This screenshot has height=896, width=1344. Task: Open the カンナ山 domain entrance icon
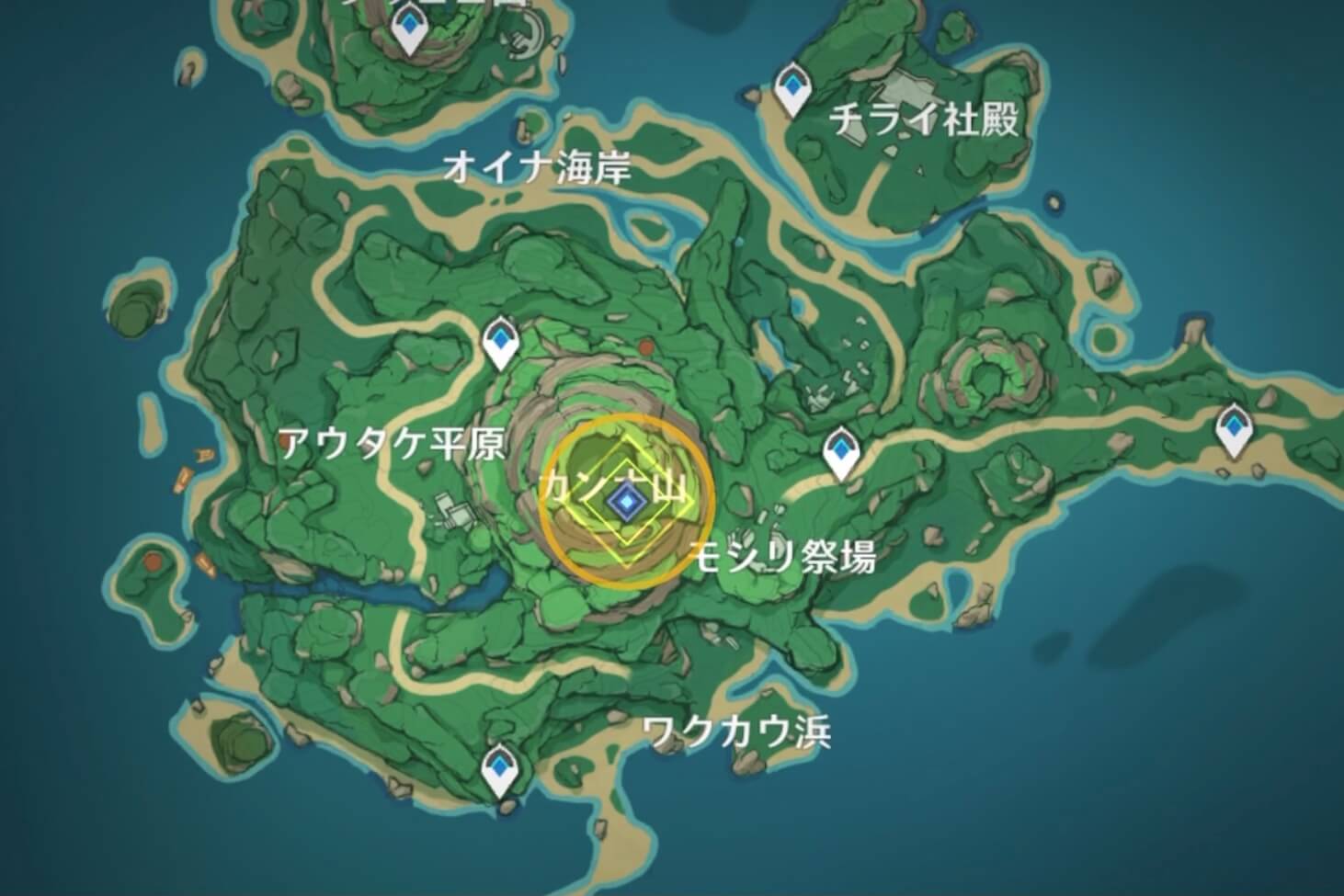click(626, 499)
